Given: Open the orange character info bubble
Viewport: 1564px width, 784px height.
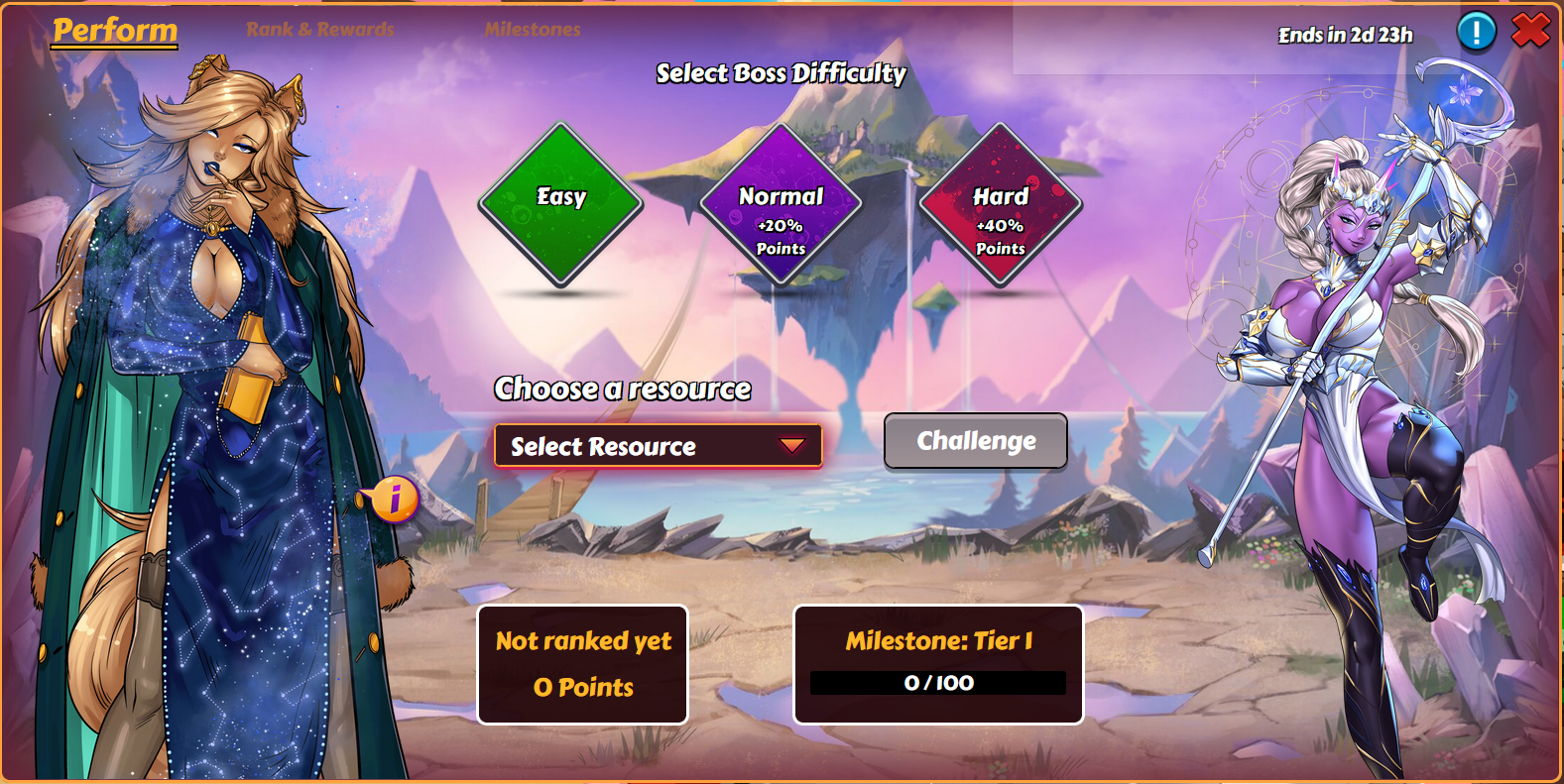Looking at the screenshot, I should pos(394,498).
